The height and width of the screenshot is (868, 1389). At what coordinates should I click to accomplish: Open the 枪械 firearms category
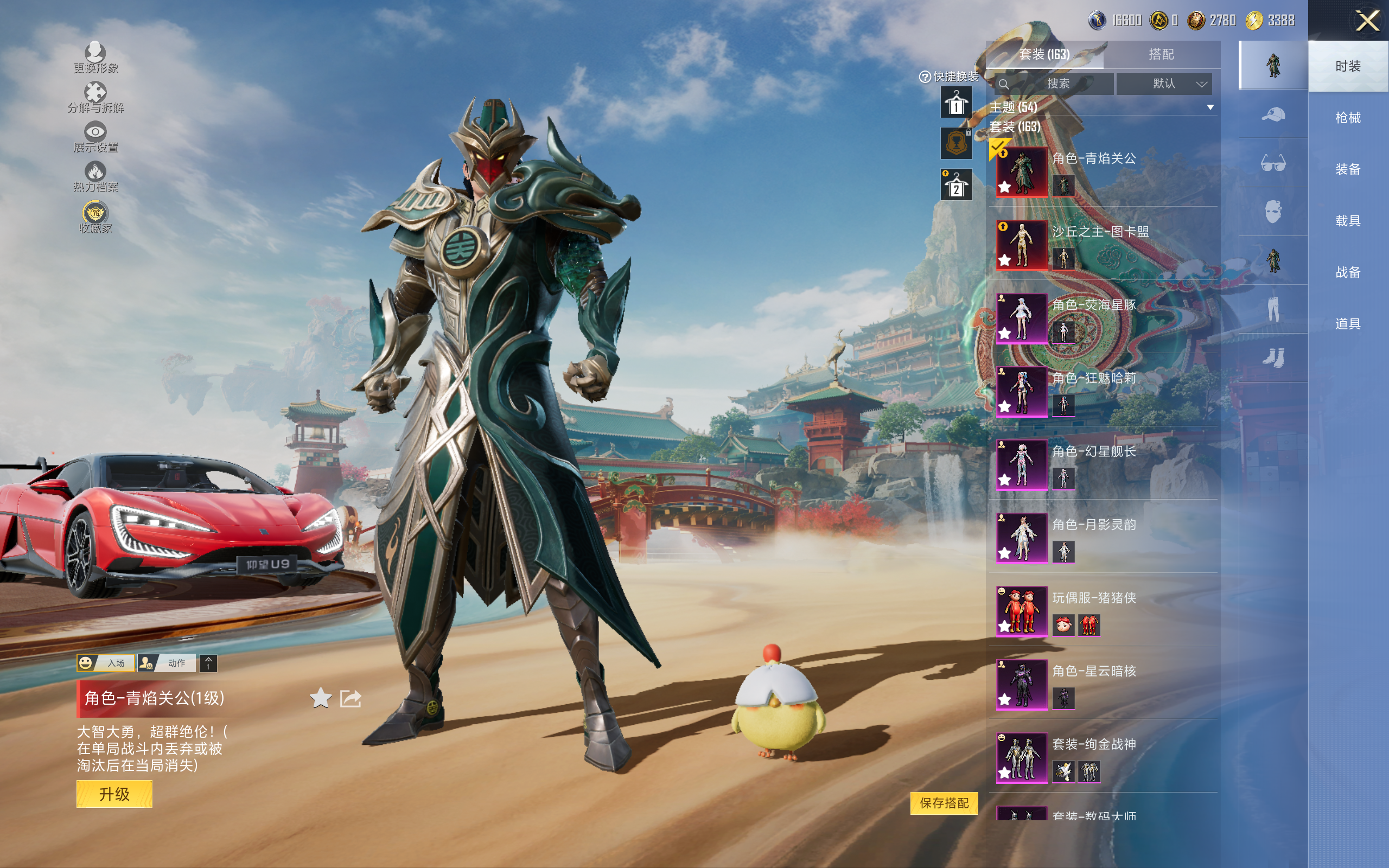click(x=1348, y=118)
